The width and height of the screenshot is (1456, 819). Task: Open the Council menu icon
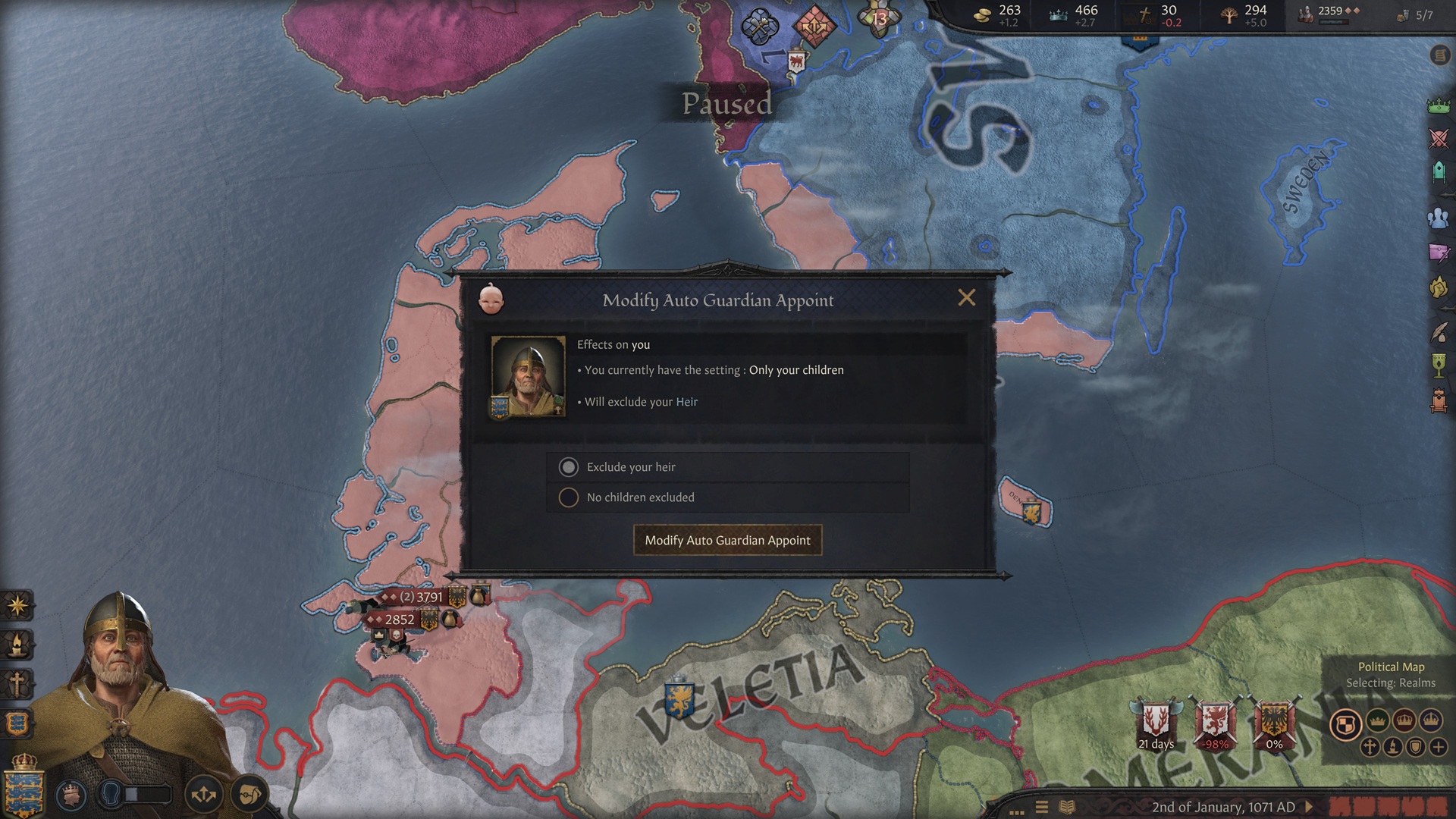[1438, 174]
